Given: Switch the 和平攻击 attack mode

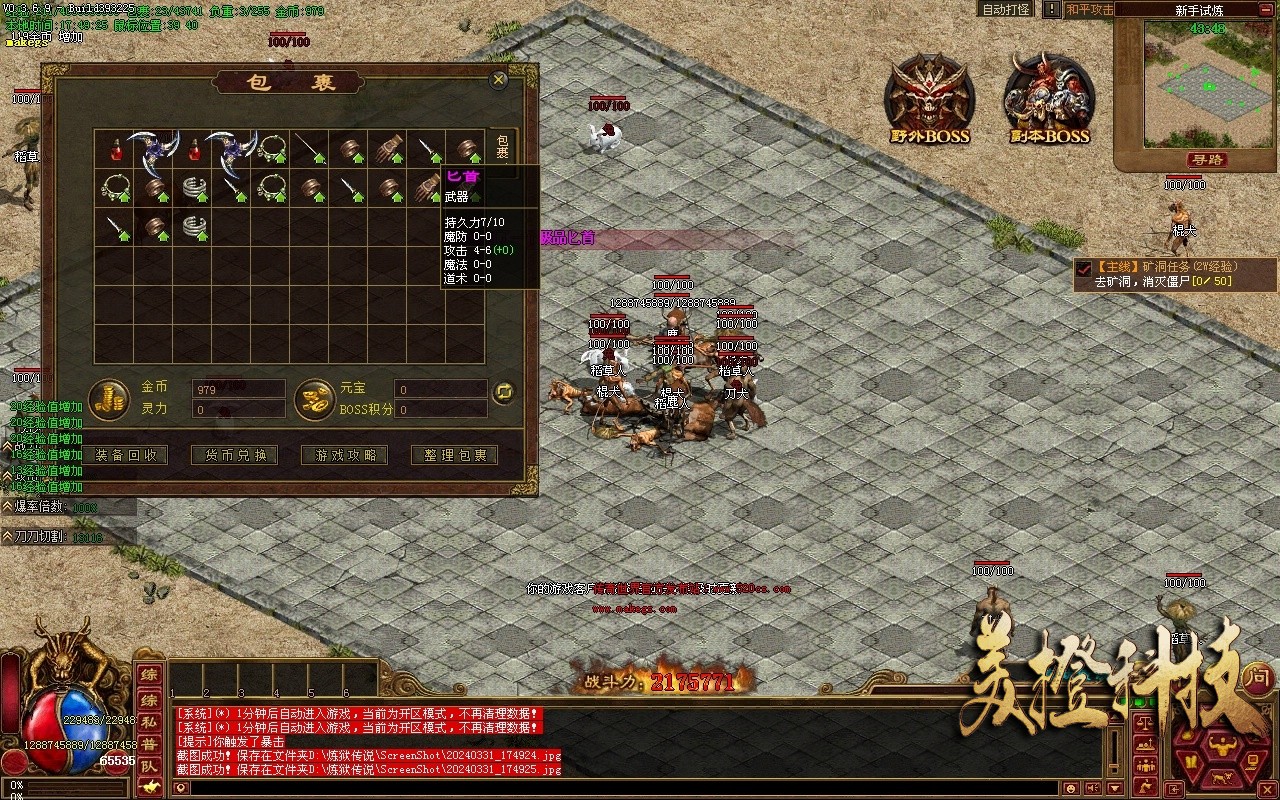Looking at the screenshot, I should pyautogui.click(x=1088, y=10).
